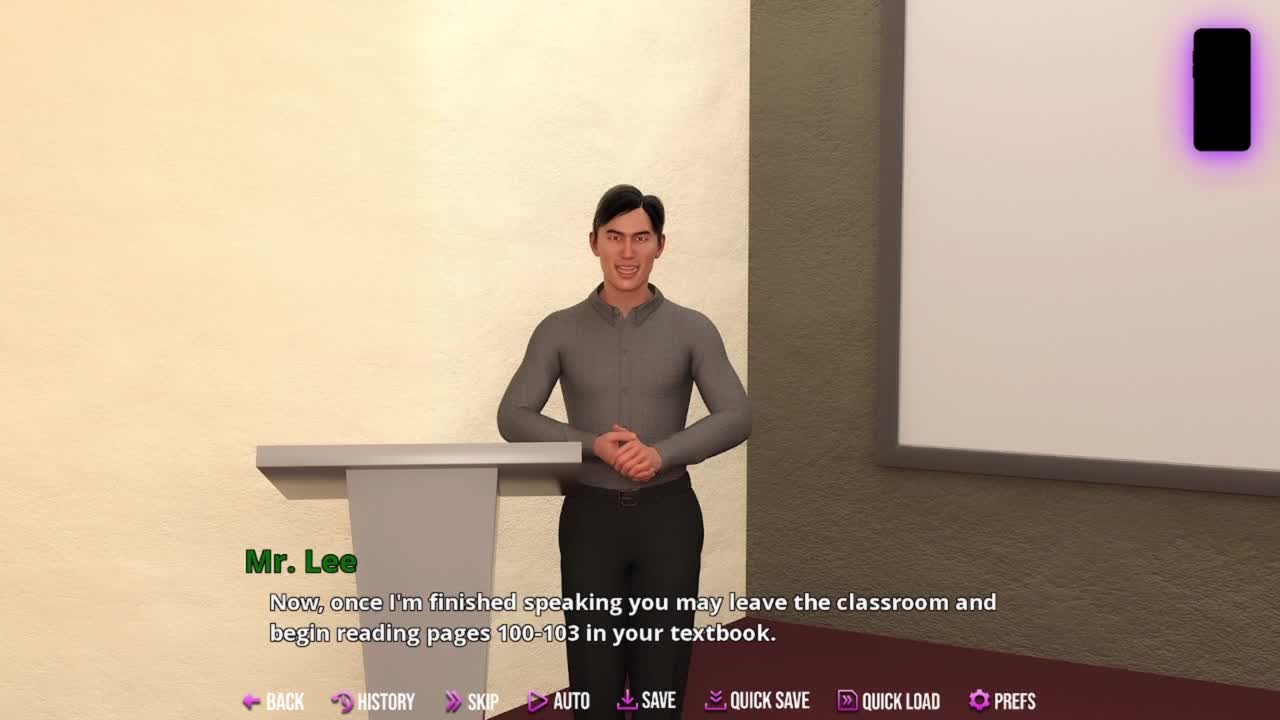Go back with the Back button
Viewport: 1280px width, 720px height.
point(273,701)
